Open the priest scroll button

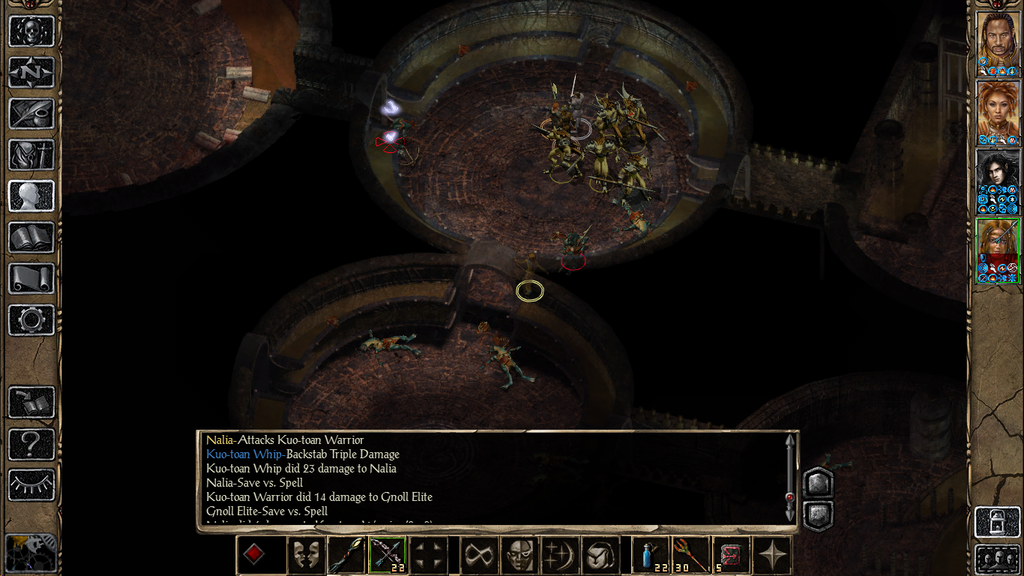coord(31,278)
